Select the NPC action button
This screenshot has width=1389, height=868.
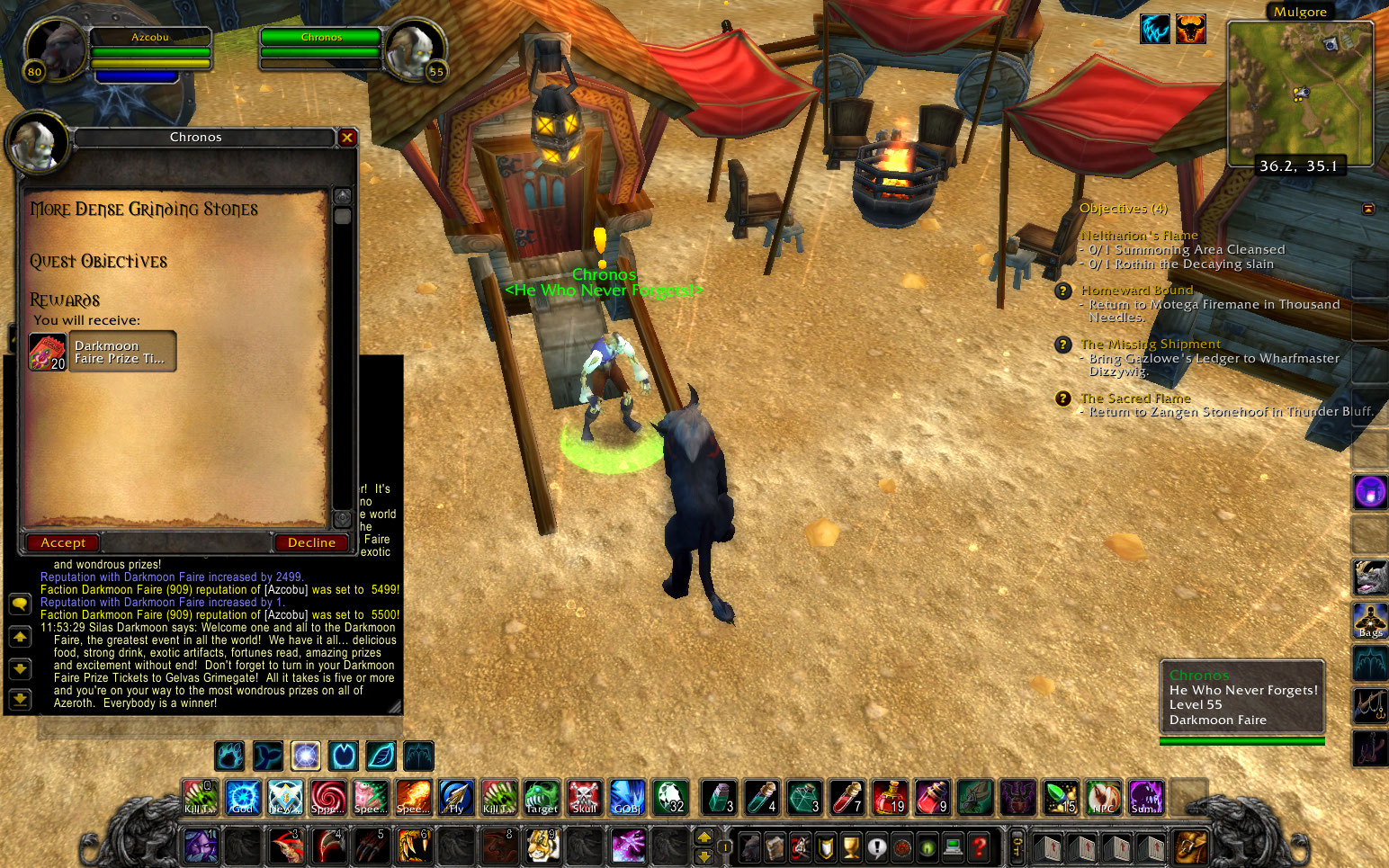click(x=1104, y=798)
